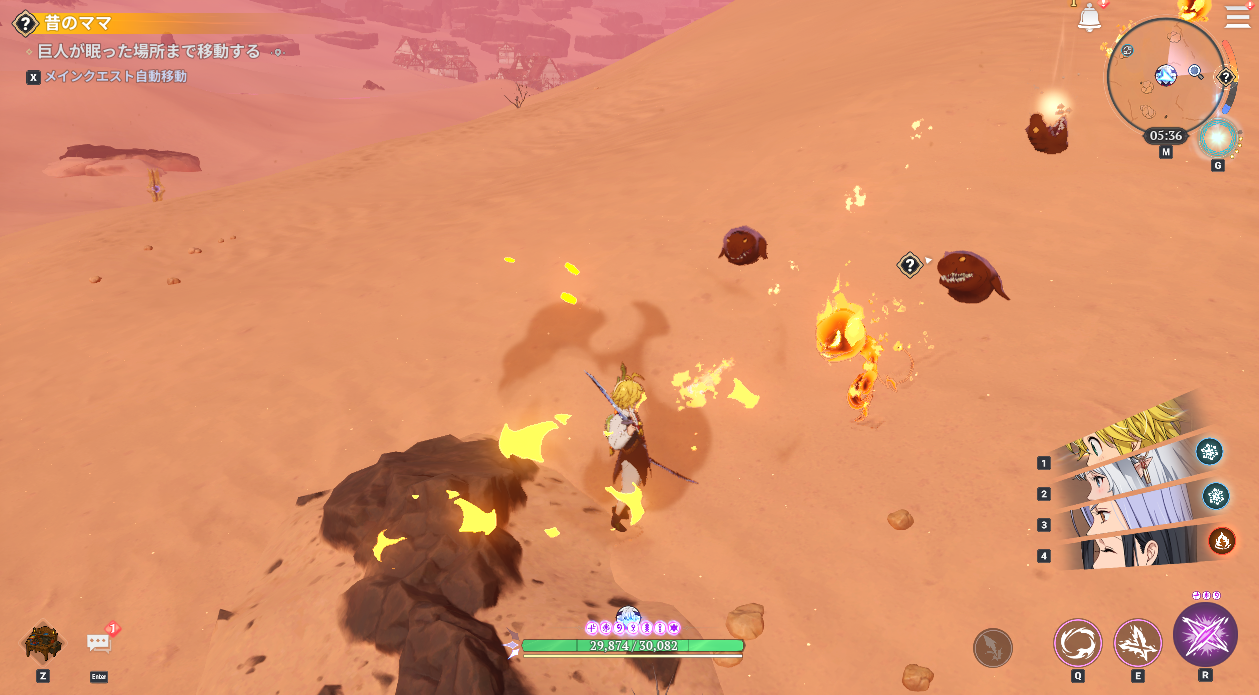Start メインクエスト自動移動 auto-travel

click(115, 76)
